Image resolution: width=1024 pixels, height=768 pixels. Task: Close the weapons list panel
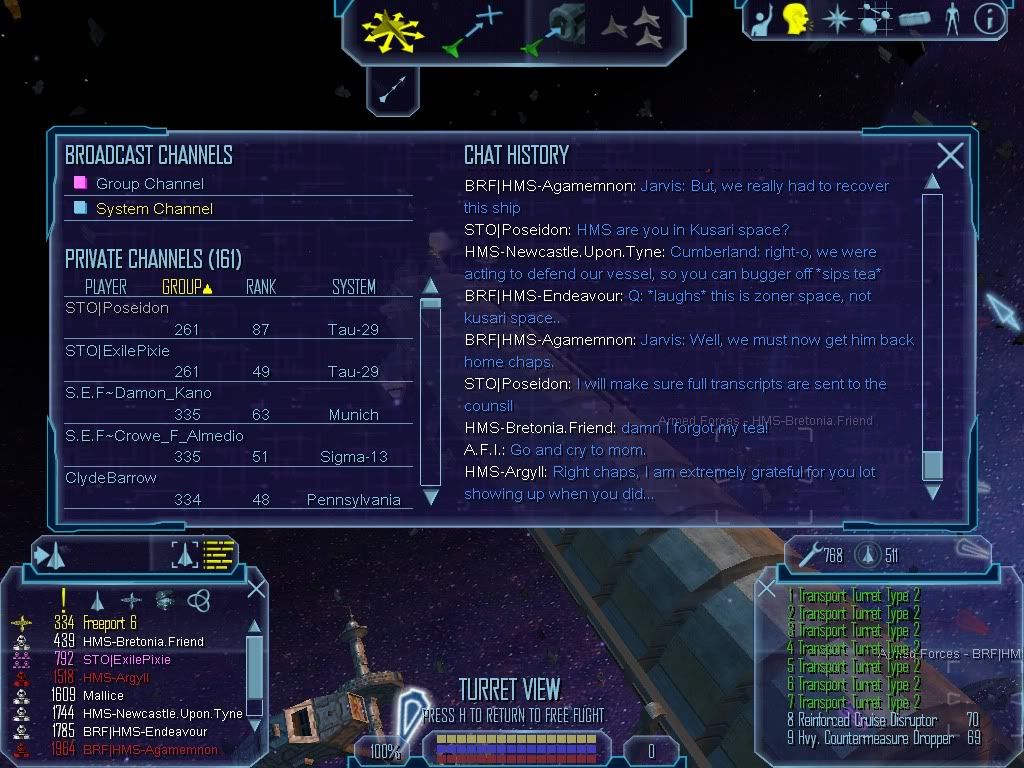767,589
